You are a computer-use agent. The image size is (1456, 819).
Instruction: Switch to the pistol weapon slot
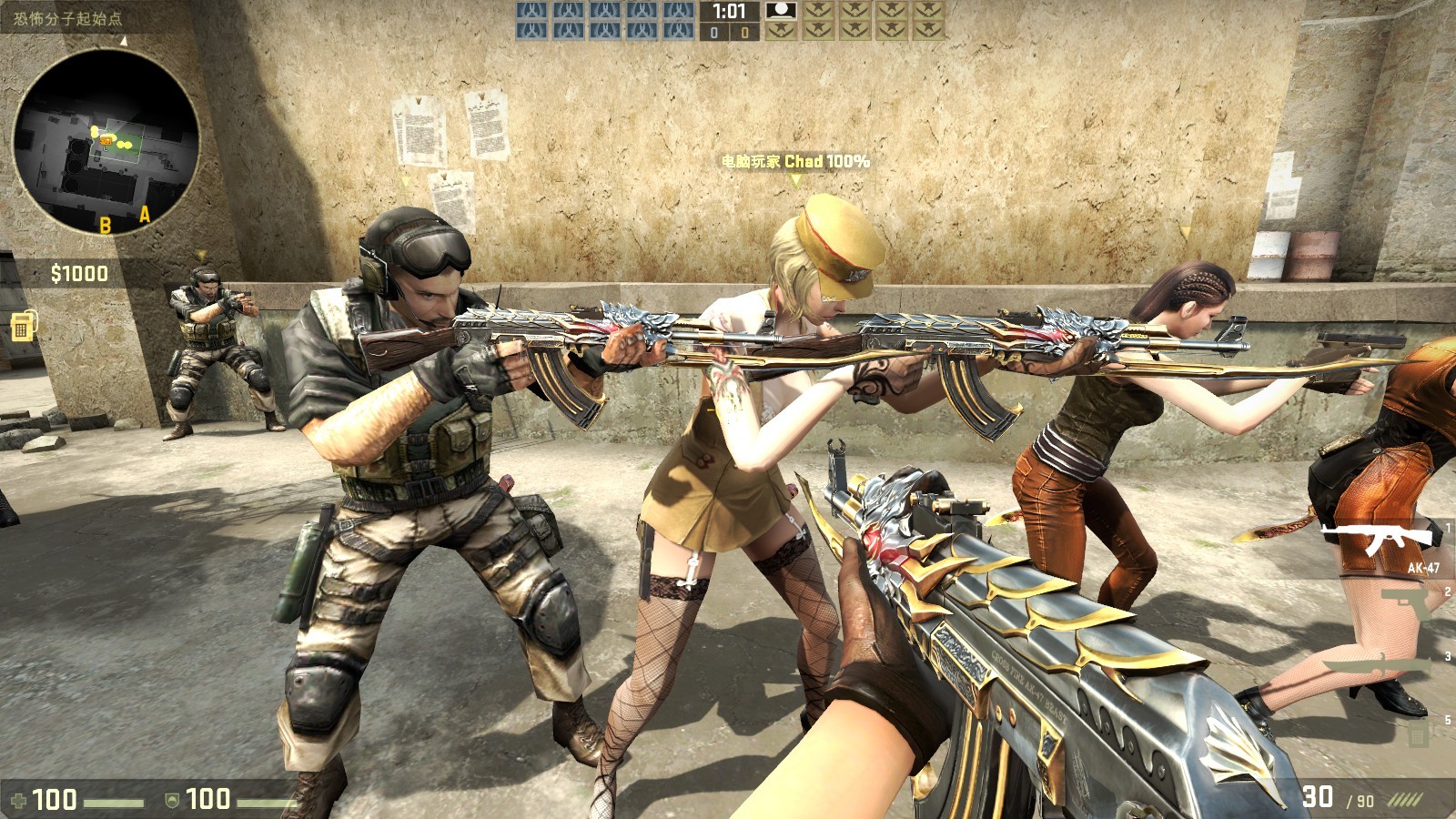pos(1405,602)
